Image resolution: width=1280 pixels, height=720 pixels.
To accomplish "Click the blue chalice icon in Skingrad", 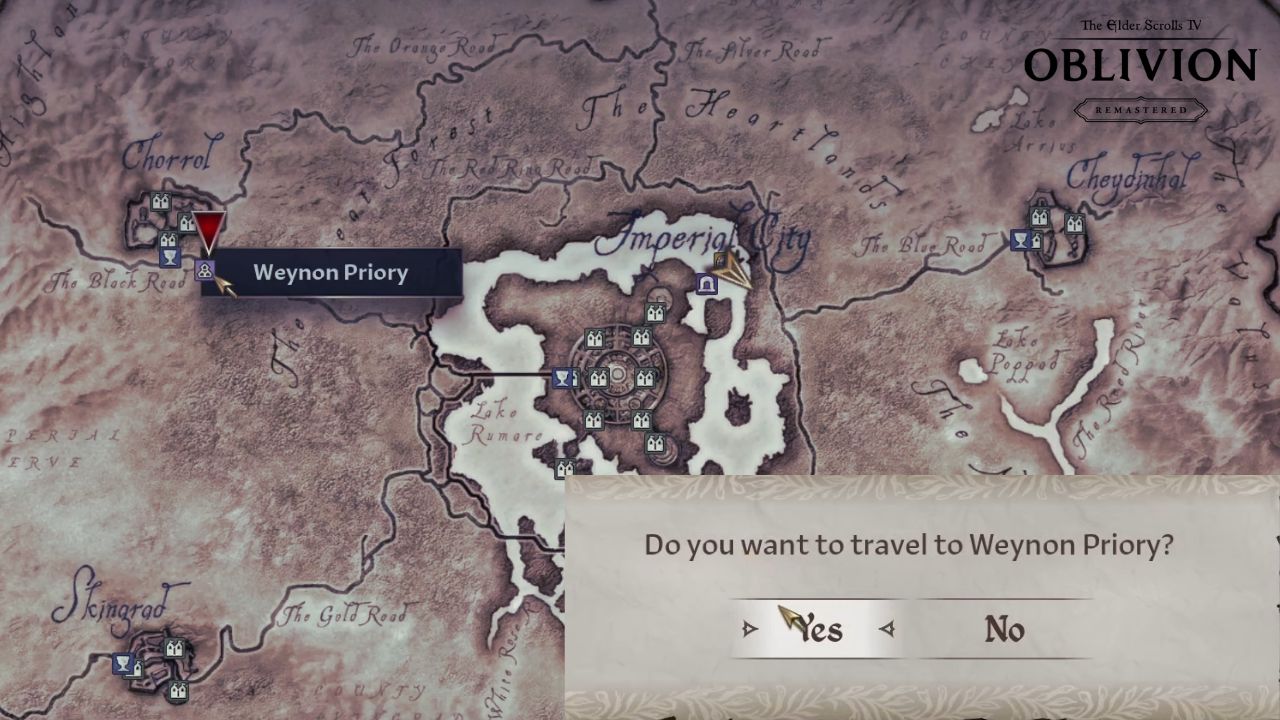I will point(122,662).
